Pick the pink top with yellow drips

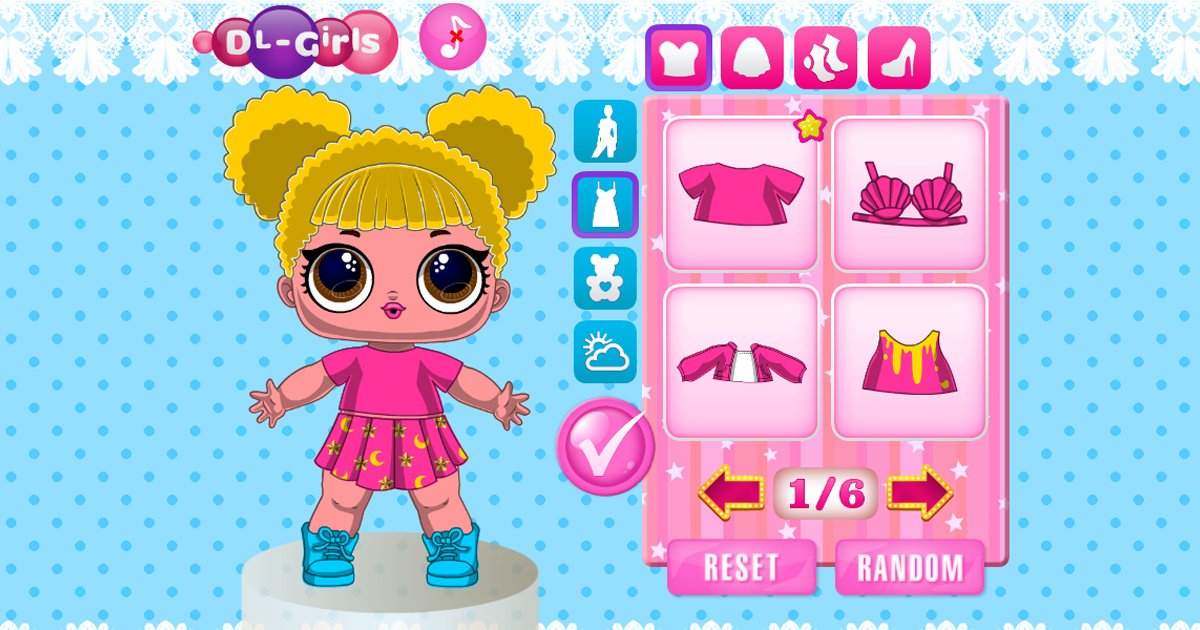click(909, 362)
